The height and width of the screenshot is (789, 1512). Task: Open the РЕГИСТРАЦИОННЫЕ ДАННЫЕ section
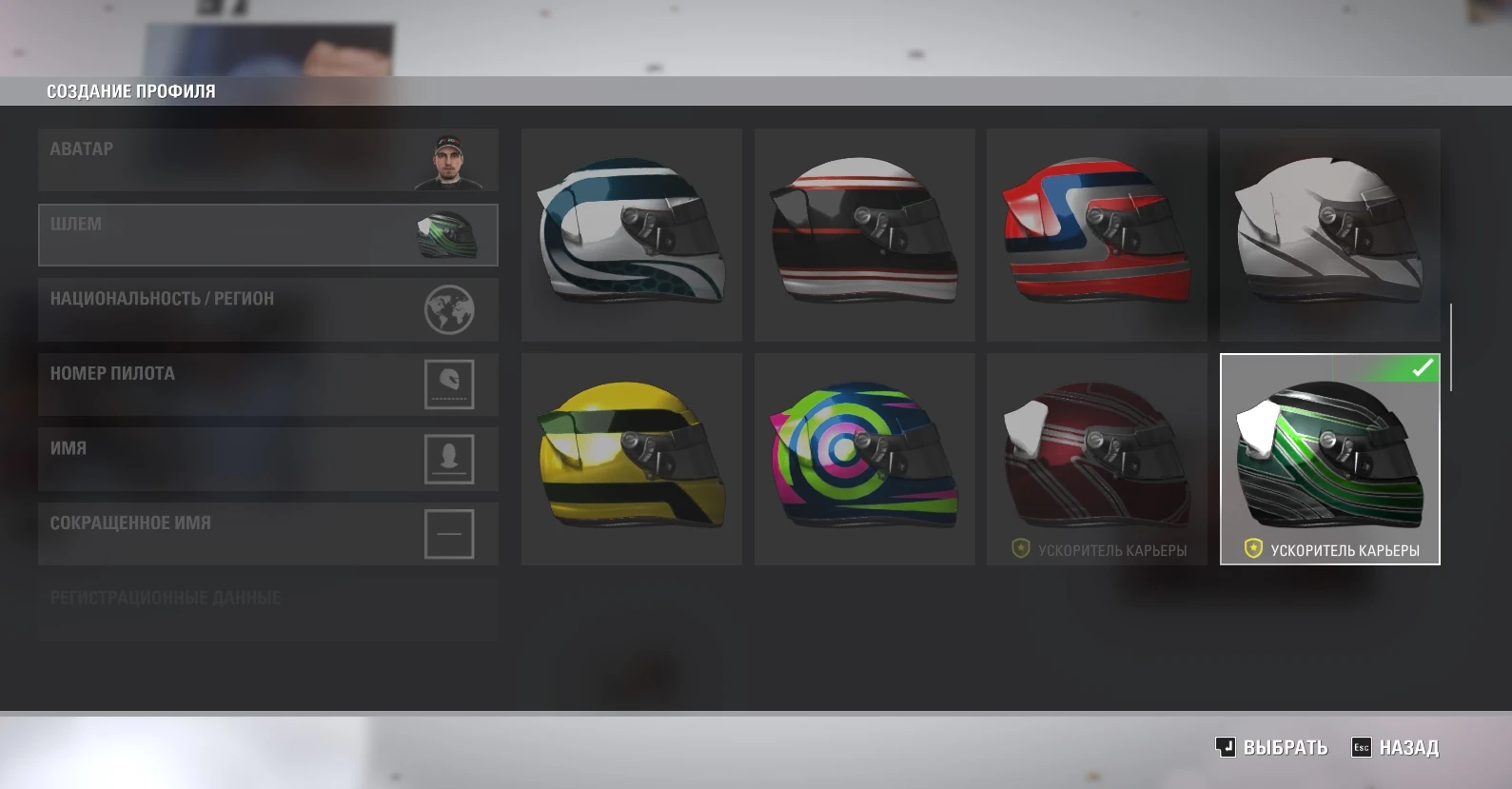point(267,607)
